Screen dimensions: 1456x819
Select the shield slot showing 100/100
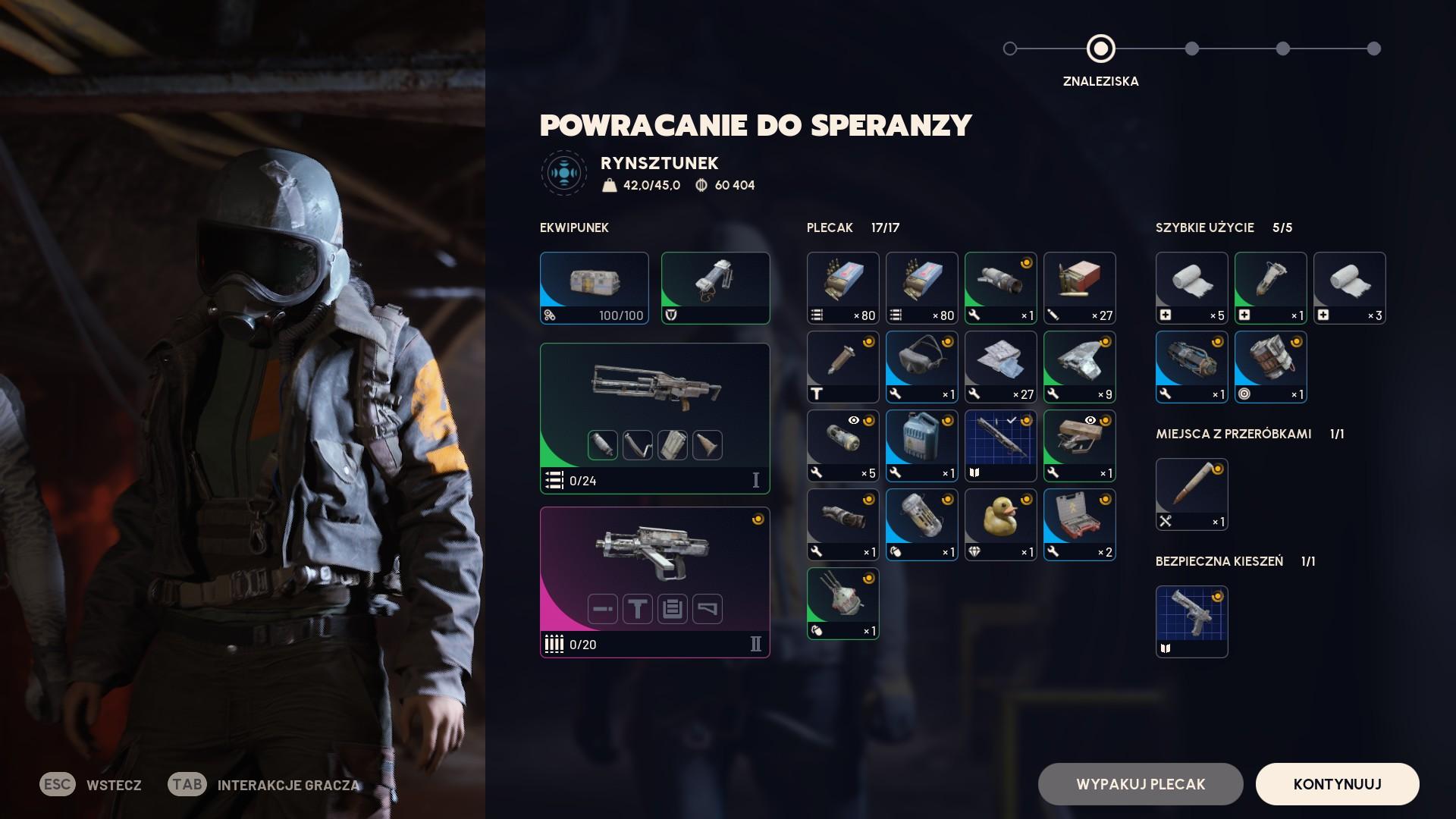594,287
